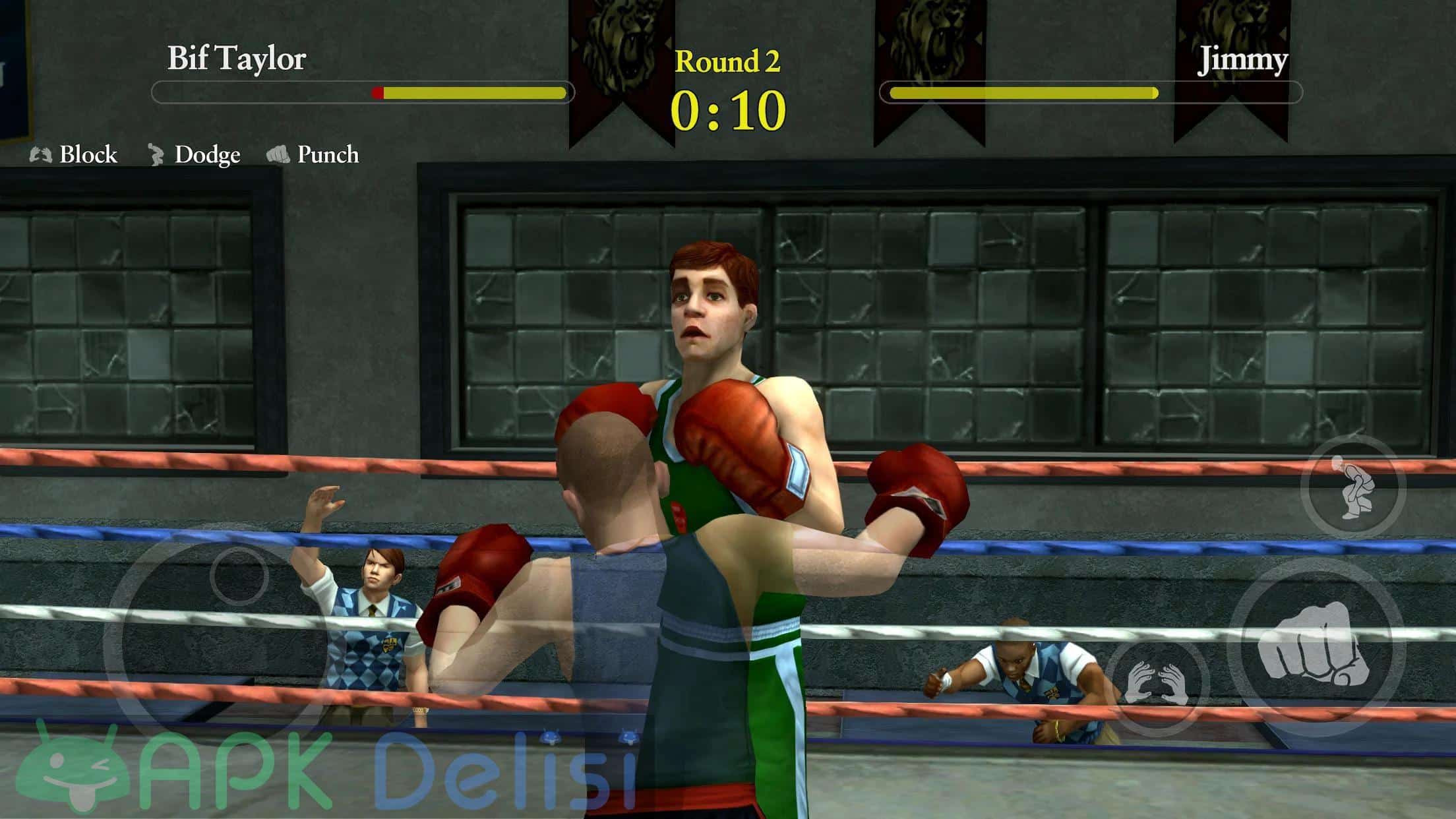The height and width of the screenshot is (819, 1456).
Task: Tap the crouching figure dodge button
Action: pyautogui.click(x=1352, y=487)
